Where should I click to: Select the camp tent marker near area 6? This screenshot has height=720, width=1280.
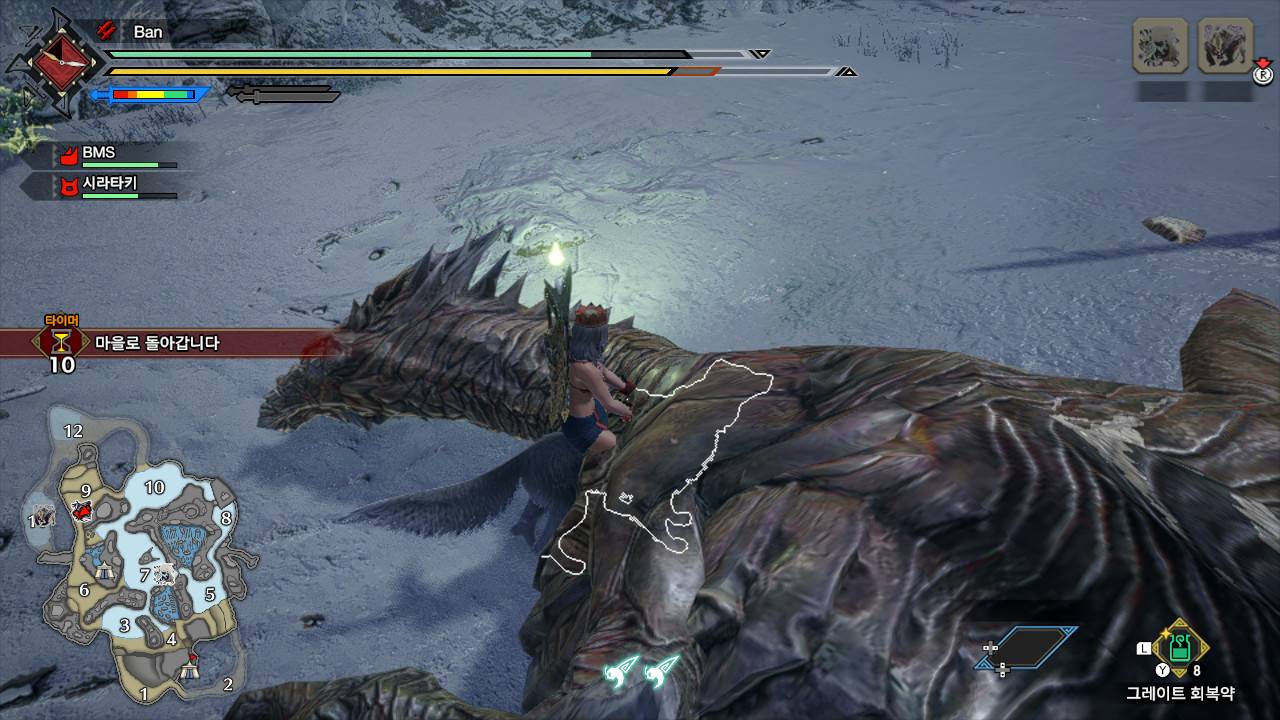click(x=106, y=572)
